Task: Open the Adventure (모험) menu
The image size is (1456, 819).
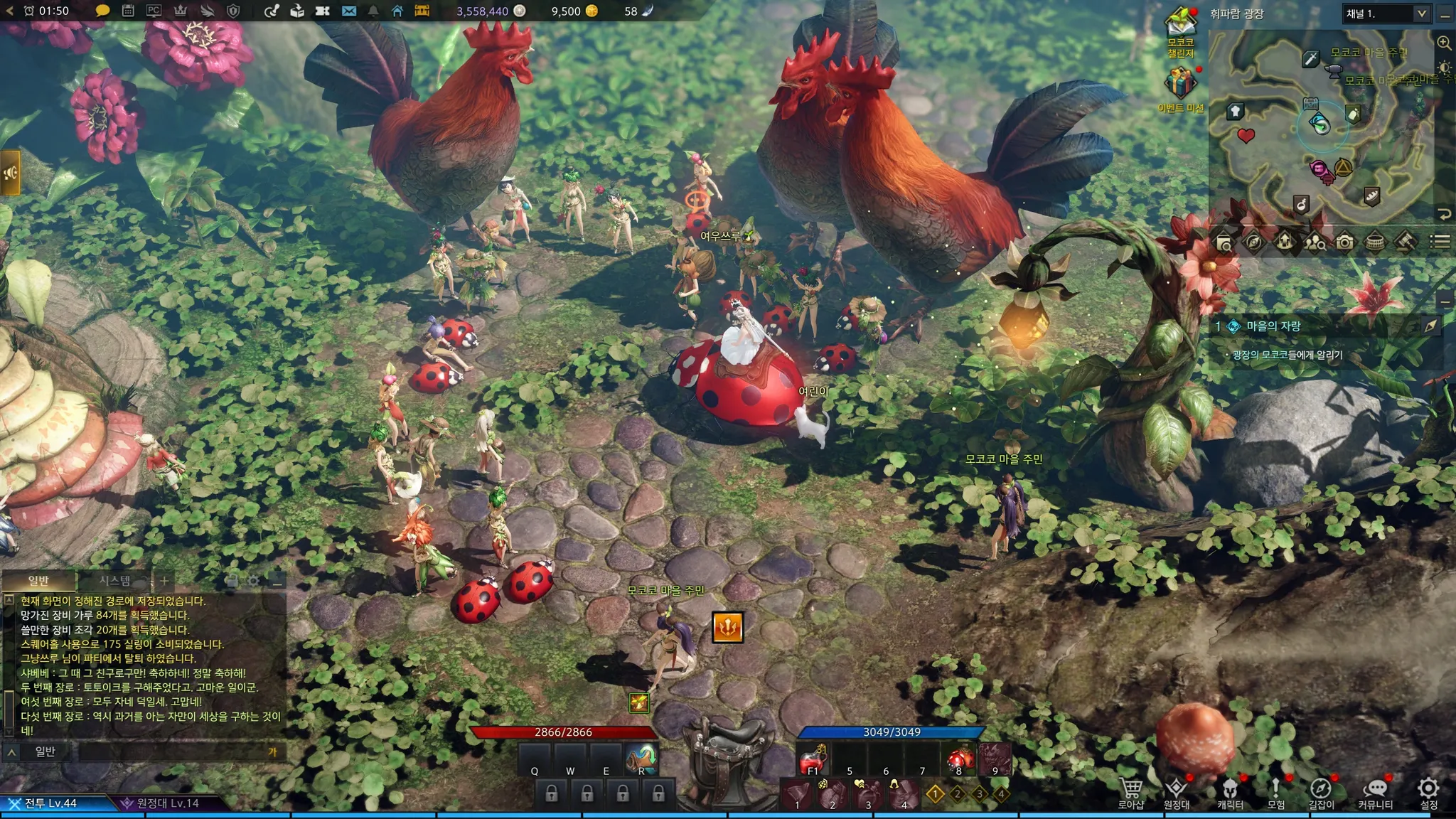Action: (1275, 791)
